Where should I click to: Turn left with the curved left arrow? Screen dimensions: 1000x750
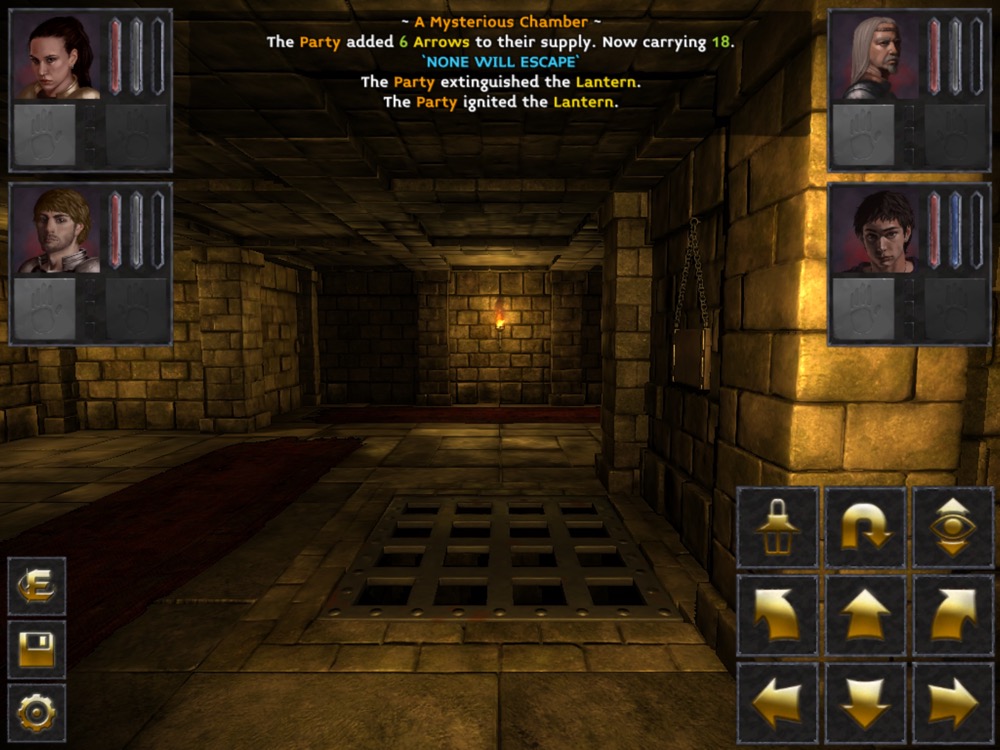[777, 615]
